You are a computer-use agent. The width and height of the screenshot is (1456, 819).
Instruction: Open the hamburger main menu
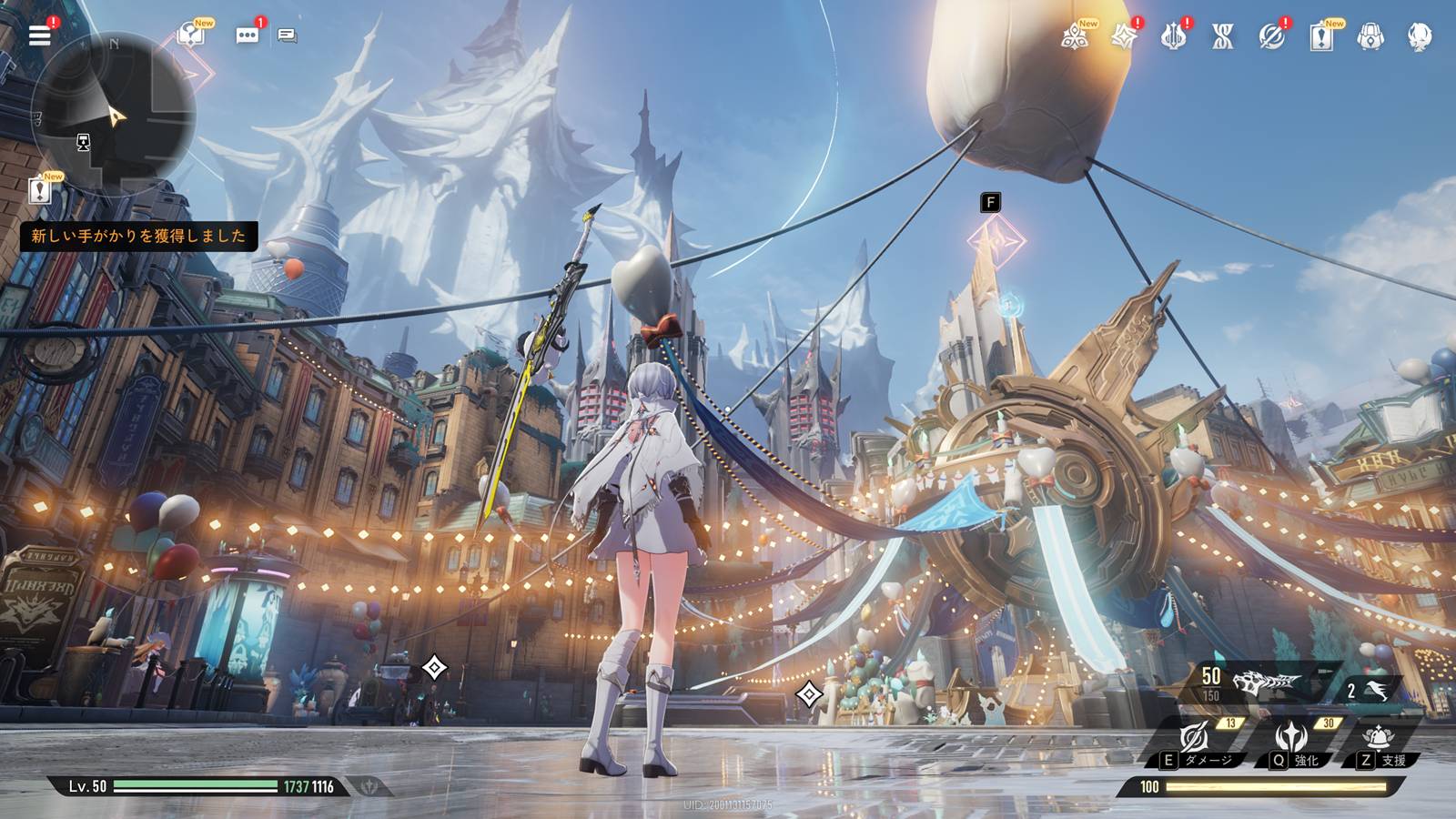click(40, 35)
